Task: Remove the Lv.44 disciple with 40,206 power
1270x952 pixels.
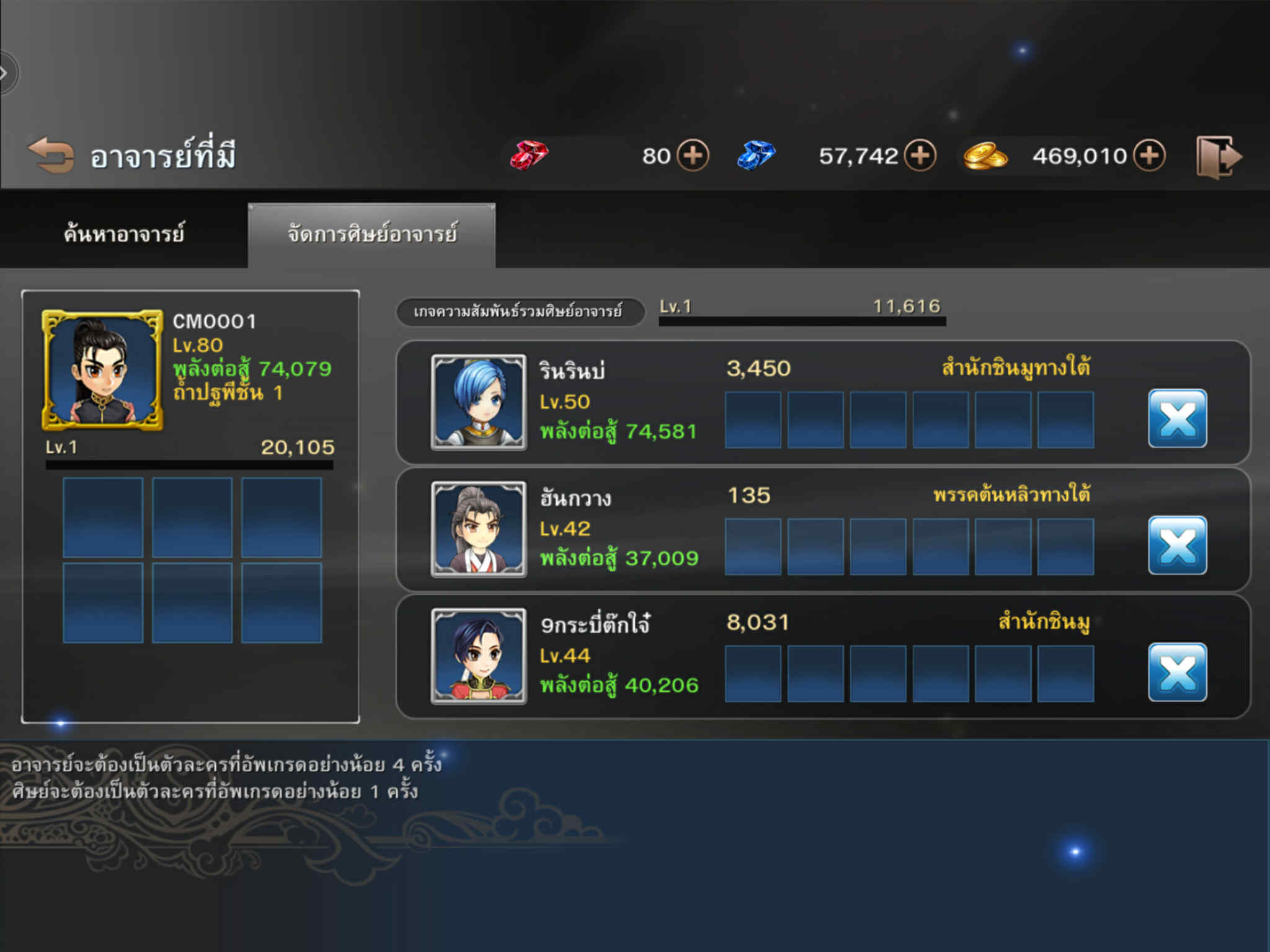Action: [x=1177, y=672]
